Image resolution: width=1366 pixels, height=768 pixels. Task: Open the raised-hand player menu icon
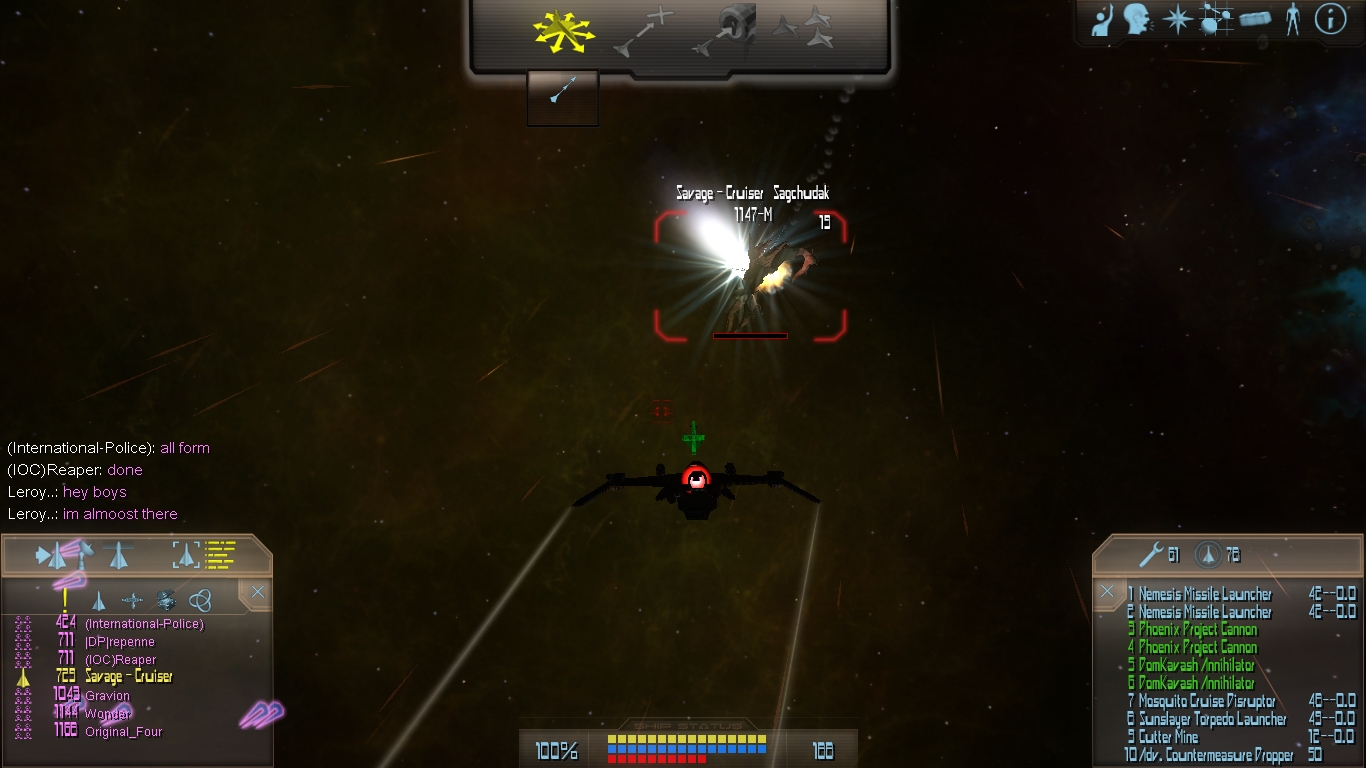pyautogui.click(x=1103, y=20)
